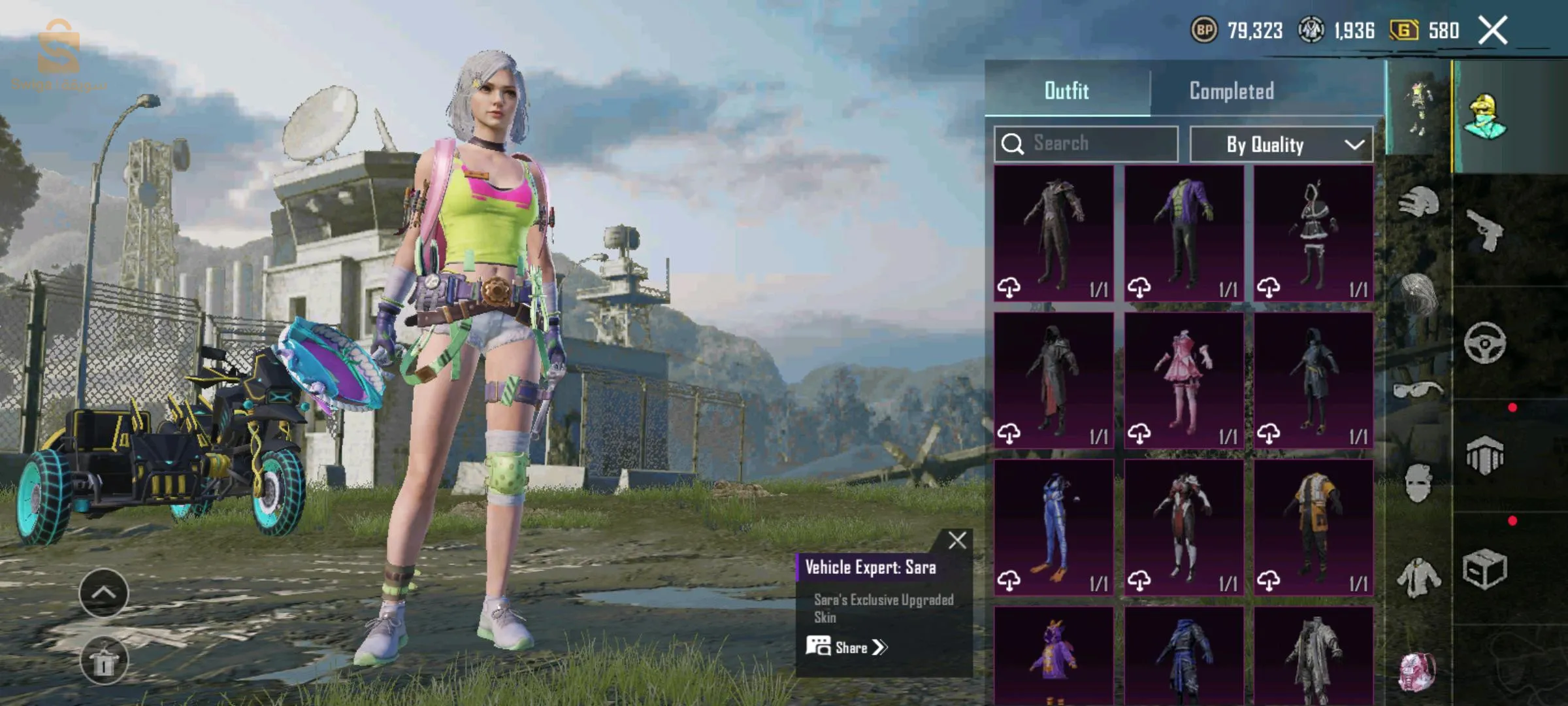The image size is (1568, 706).
Task: Select the purple dinosaur costume outfit
Action: (x=1053, y=656)
